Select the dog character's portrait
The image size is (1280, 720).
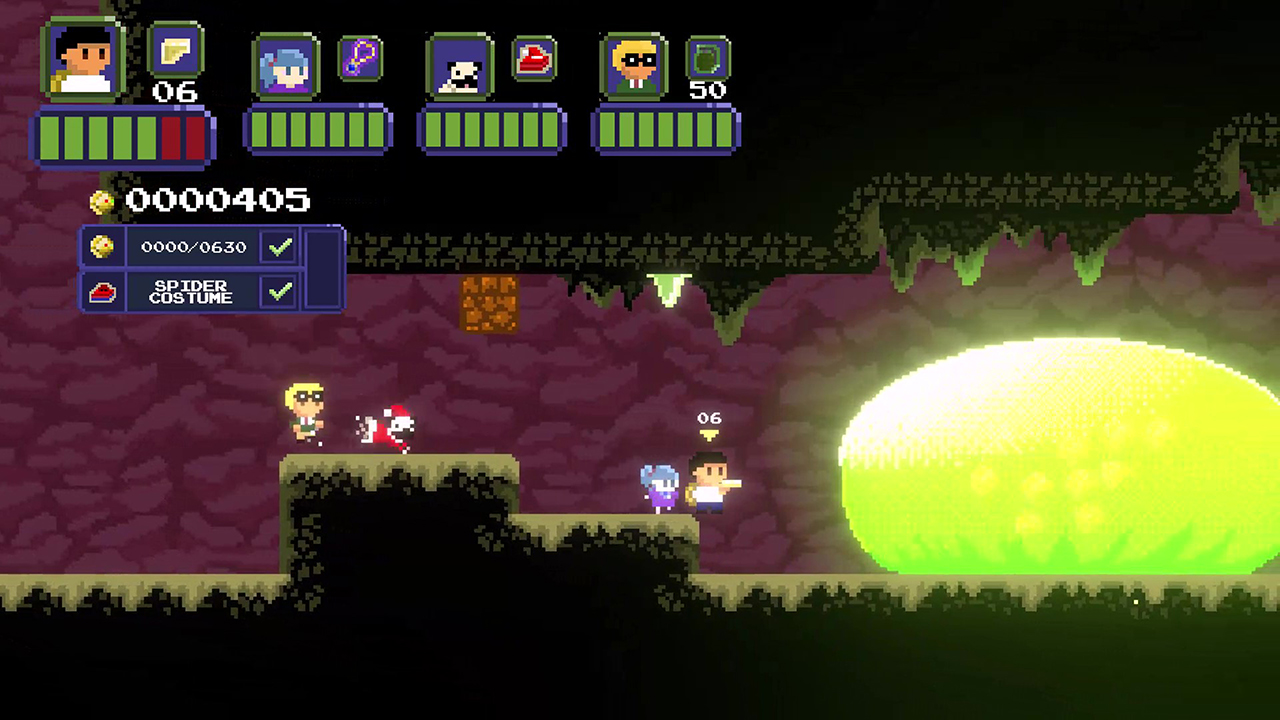(461, 65)
